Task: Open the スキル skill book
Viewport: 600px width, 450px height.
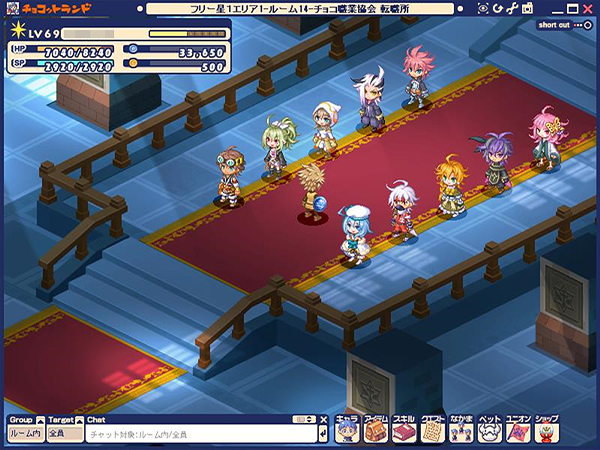Action: (404, 429)
